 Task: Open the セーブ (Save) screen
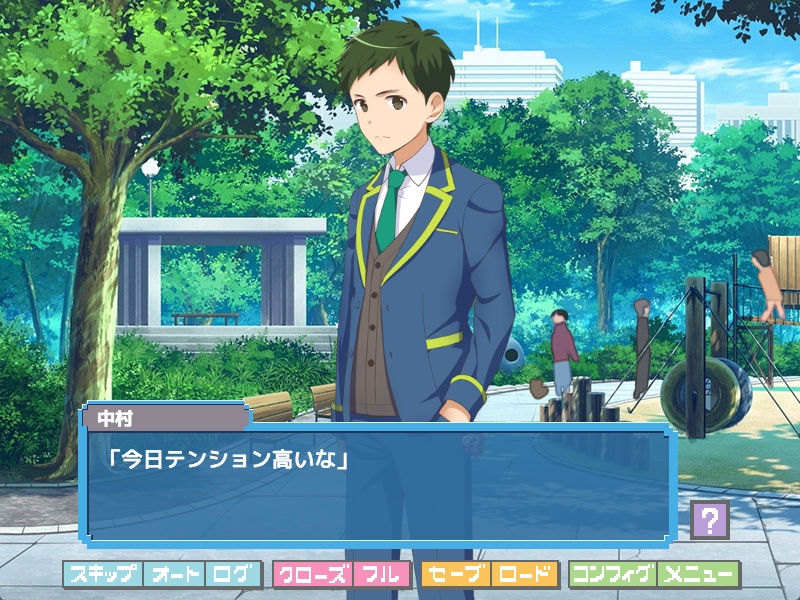tap(455, 575)
